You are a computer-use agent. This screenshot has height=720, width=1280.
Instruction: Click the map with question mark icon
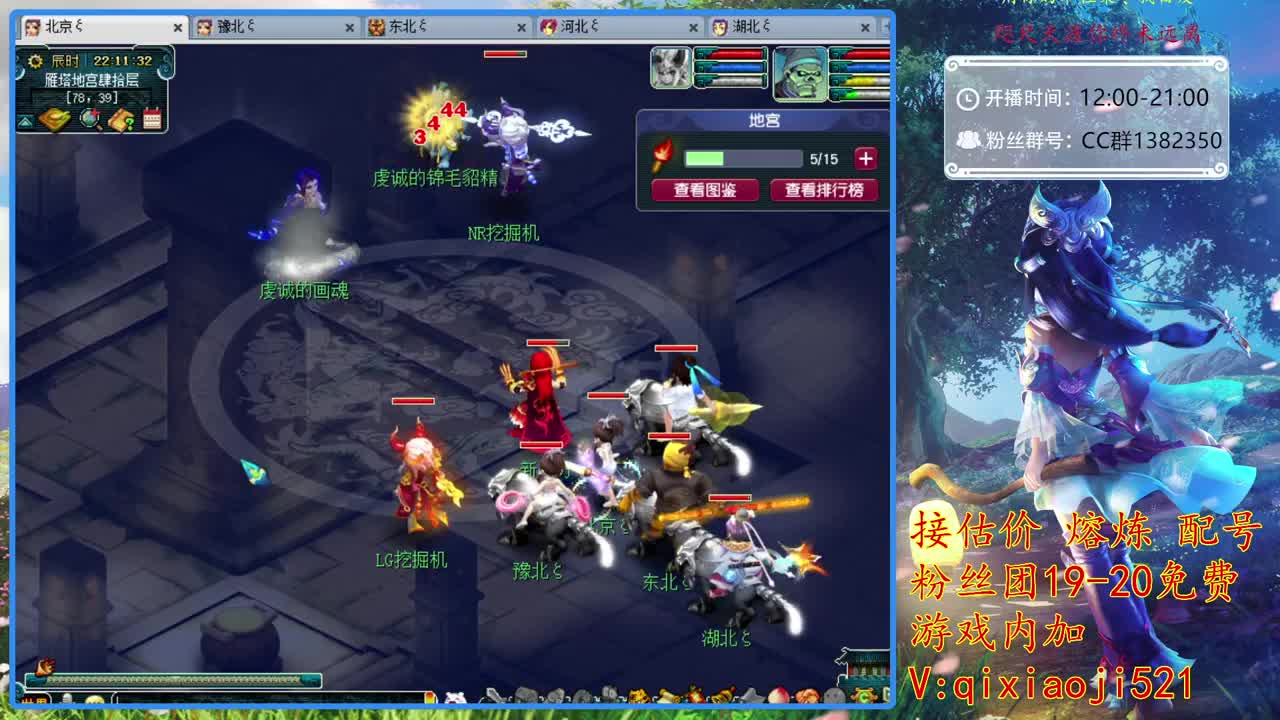tap(120, 118)
